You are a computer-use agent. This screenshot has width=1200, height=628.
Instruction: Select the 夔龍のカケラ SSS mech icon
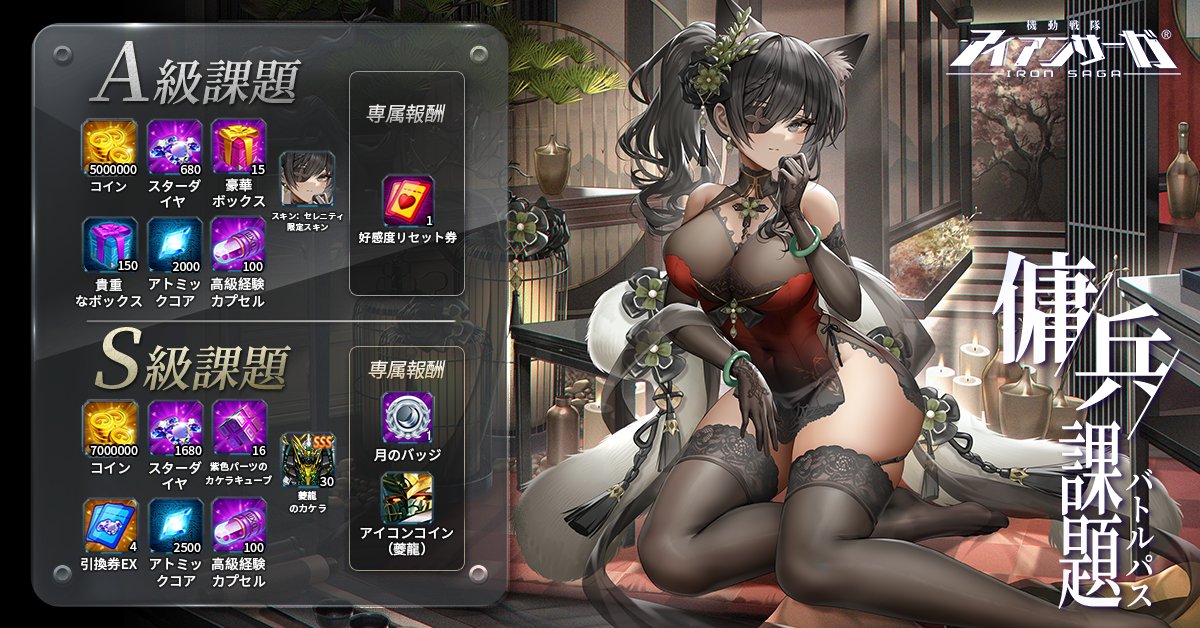[307, 459]
